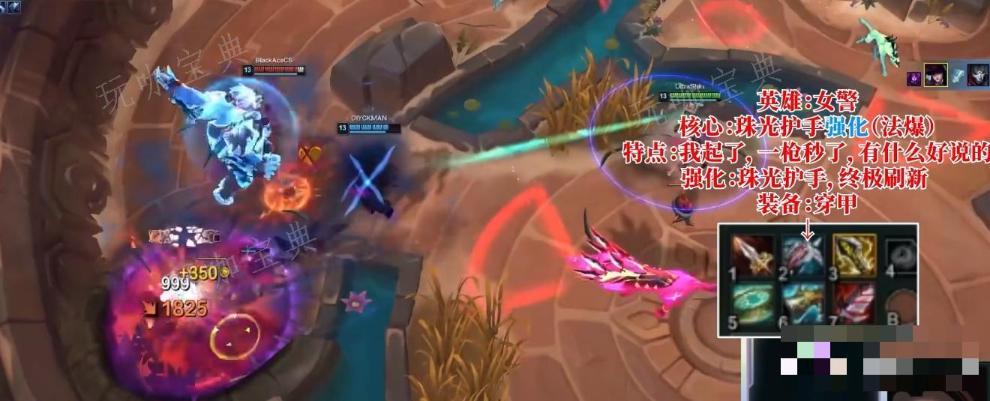This screenshot has height=401, width=990.
Task: Select the dark-haired champion portrait with gold border
Action: [936, 76]
